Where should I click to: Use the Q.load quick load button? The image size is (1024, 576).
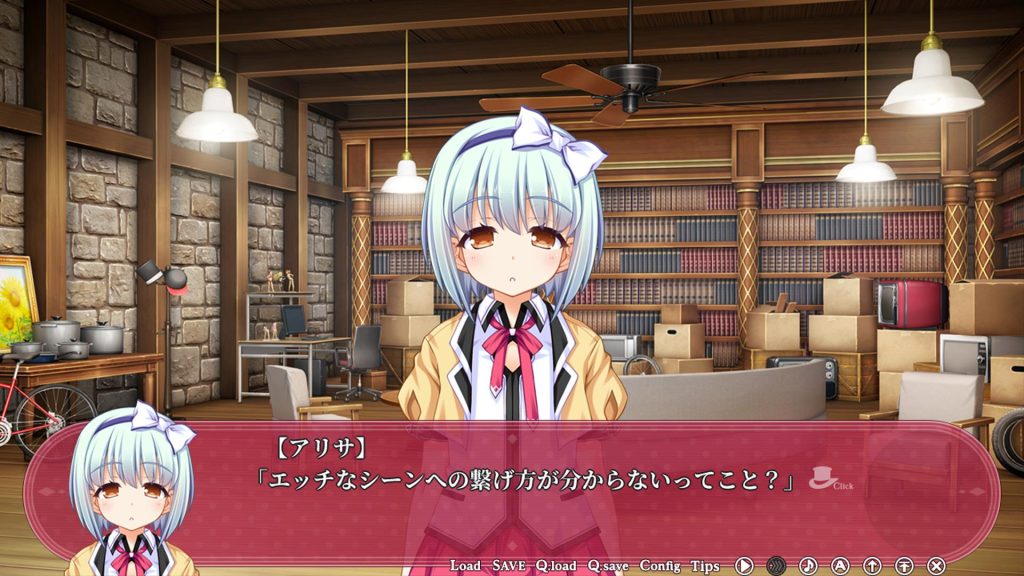pyautogui.click(x=556, y=566)
